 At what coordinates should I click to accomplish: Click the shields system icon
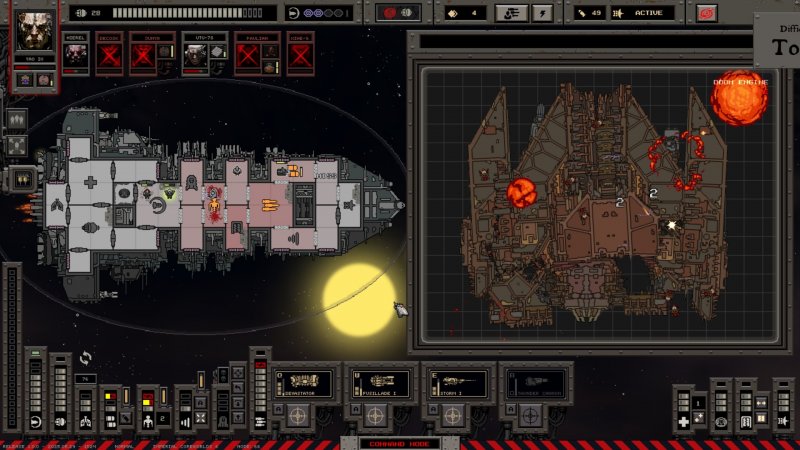35,421
